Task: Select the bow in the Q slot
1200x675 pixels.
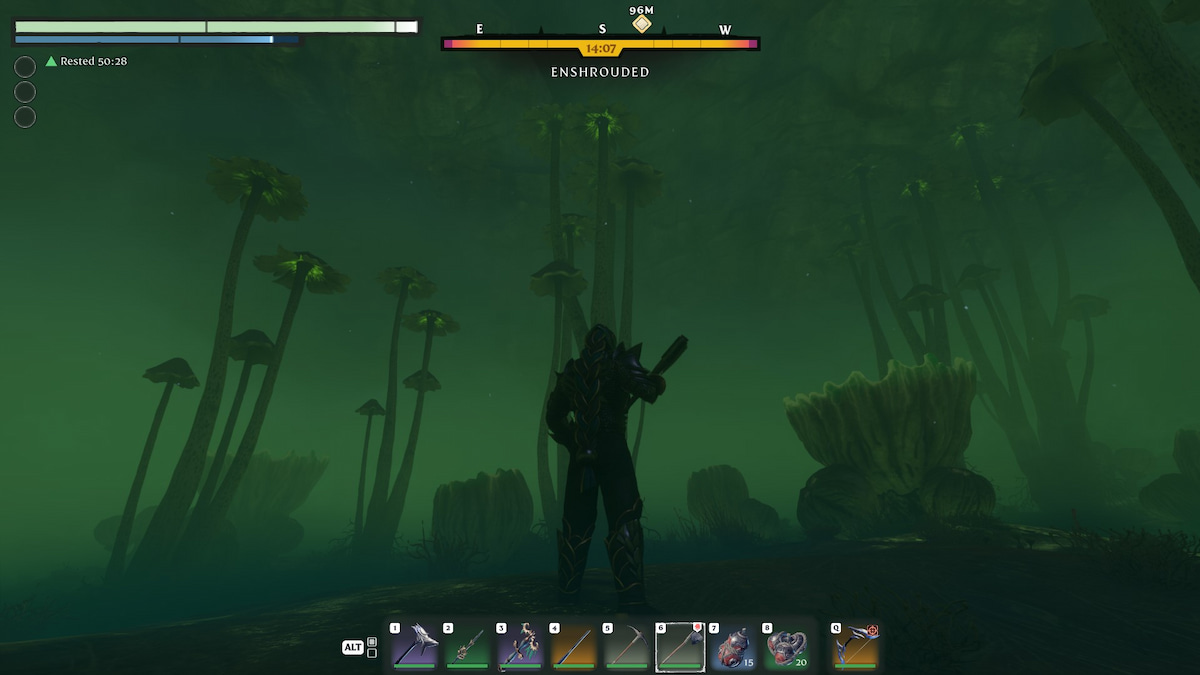Action: (x=856, y=646)
